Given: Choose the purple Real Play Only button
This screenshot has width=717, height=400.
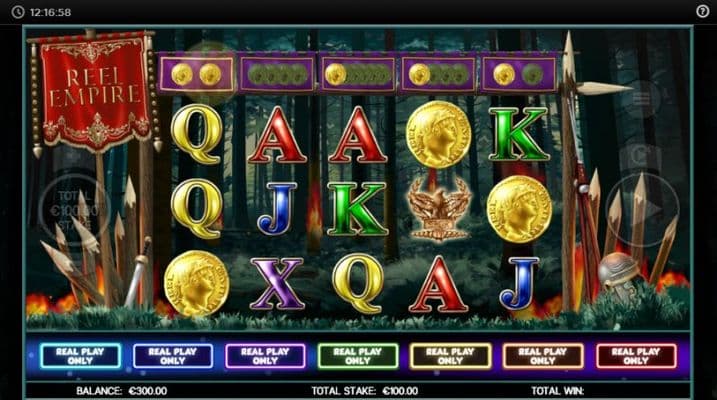Looking at the screenshot, I should click(265, 356).
